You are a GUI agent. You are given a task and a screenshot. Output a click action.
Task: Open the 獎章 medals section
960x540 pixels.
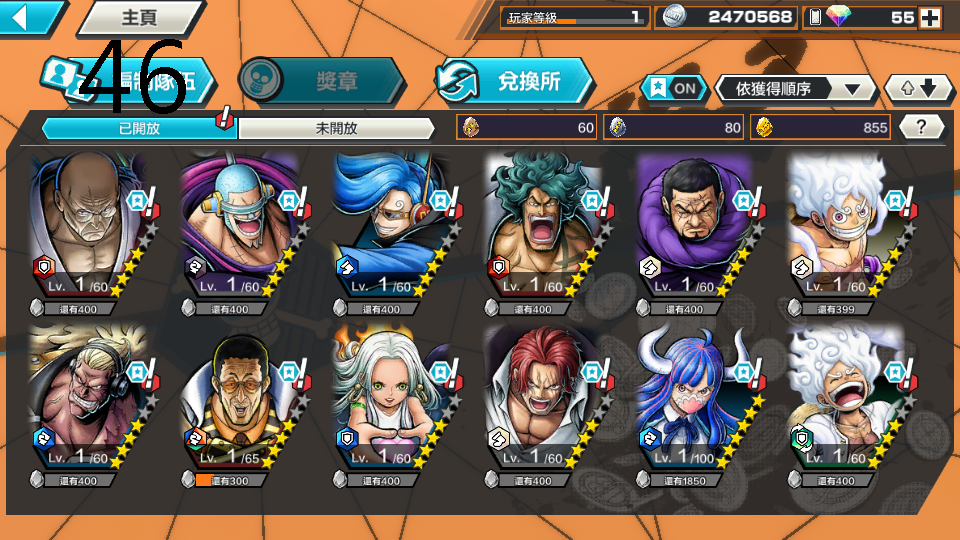point(322,82)
